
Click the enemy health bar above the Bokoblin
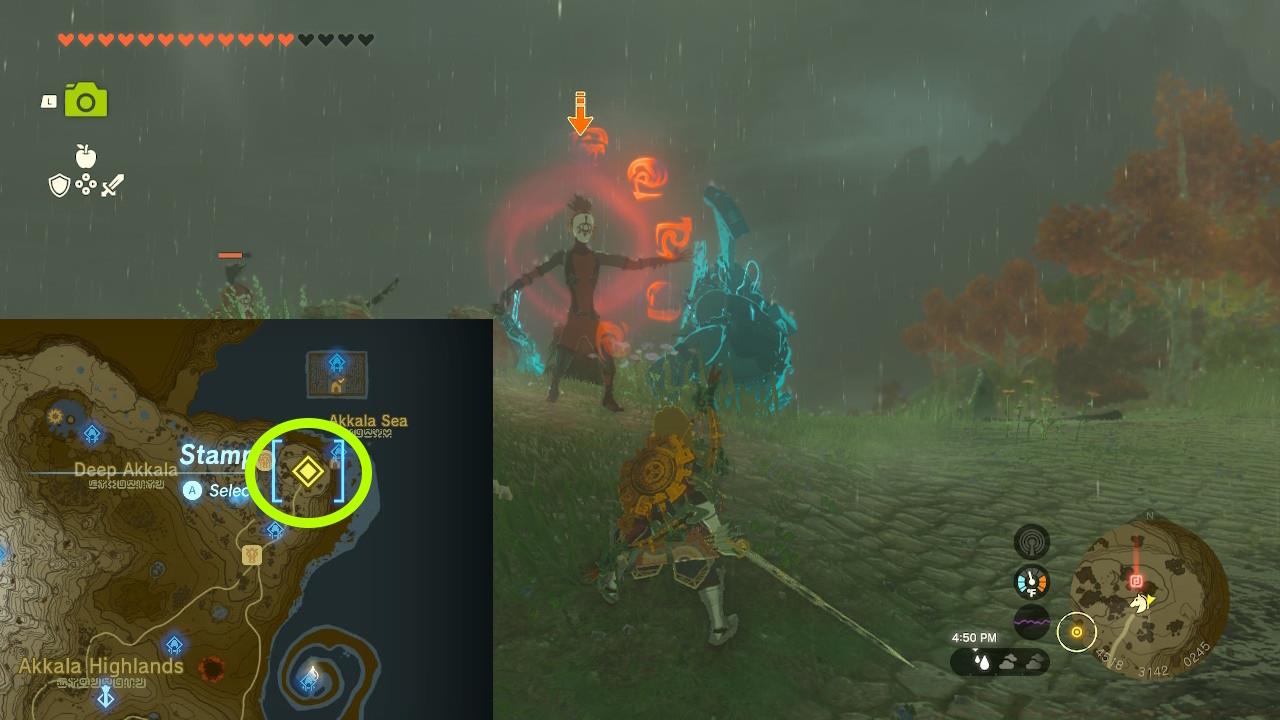[x=228, y=255]
